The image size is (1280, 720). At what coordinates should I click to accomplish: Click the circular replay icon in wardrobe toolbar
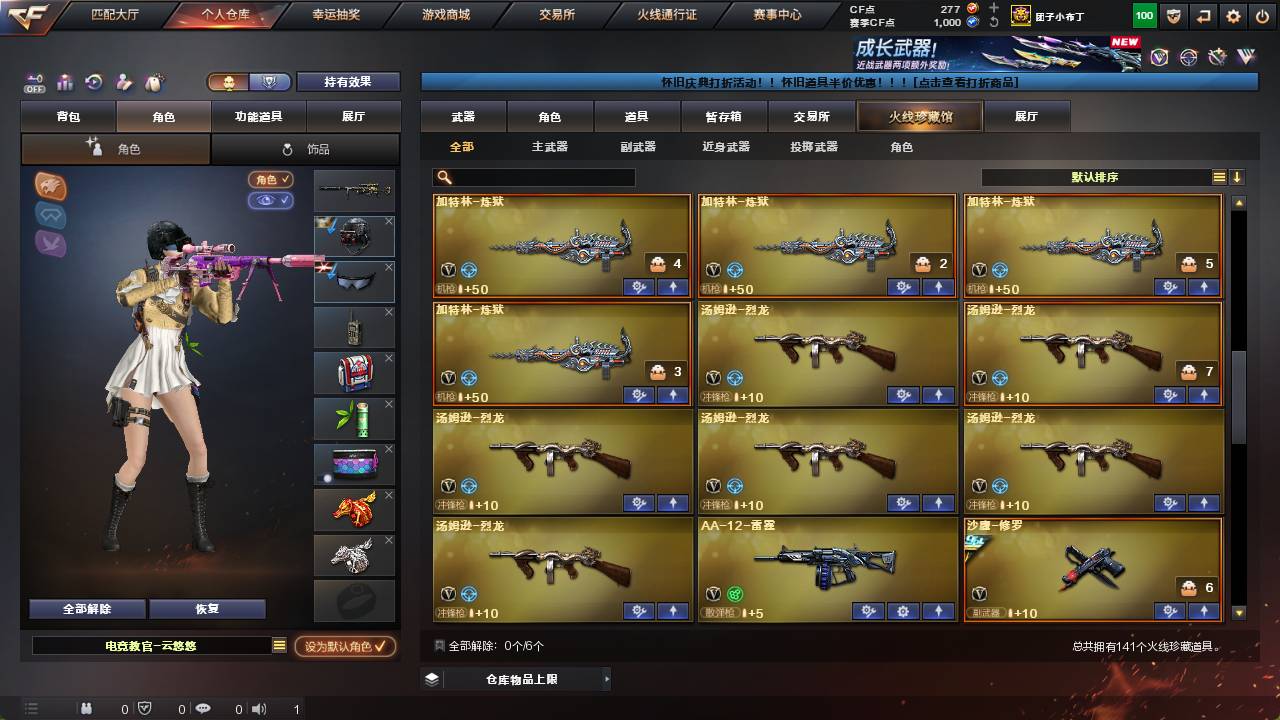point(94,82)
